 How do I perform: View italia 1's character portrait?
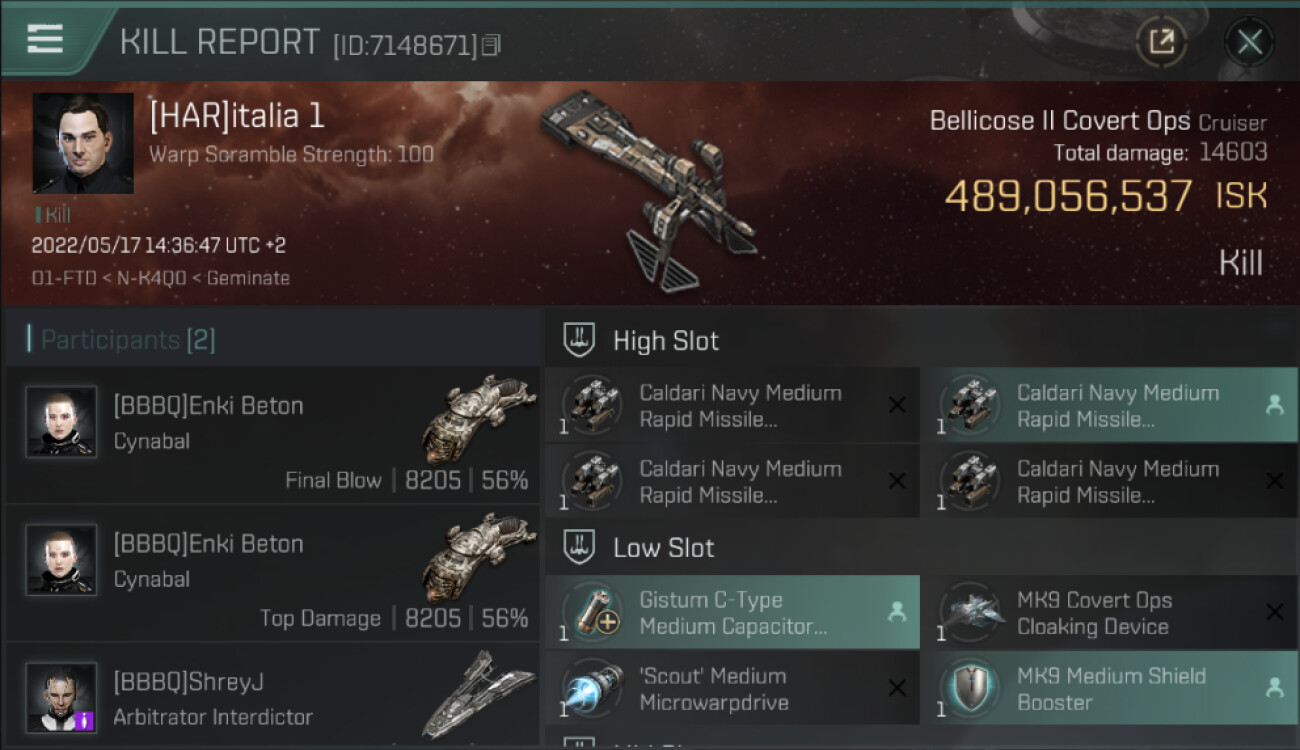pos(83,143)
